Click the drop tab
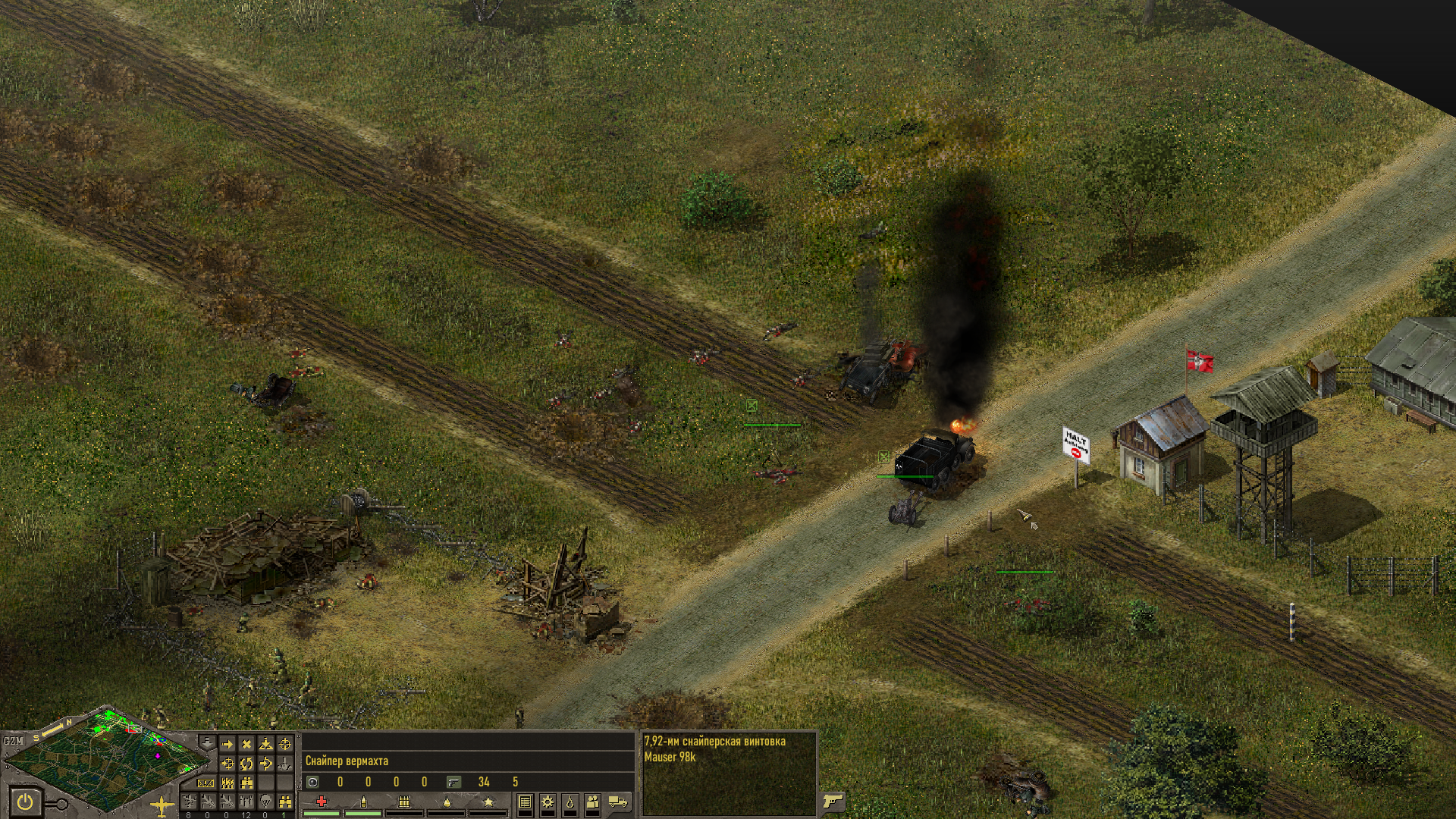The image size is (1456, 819). 570,802
